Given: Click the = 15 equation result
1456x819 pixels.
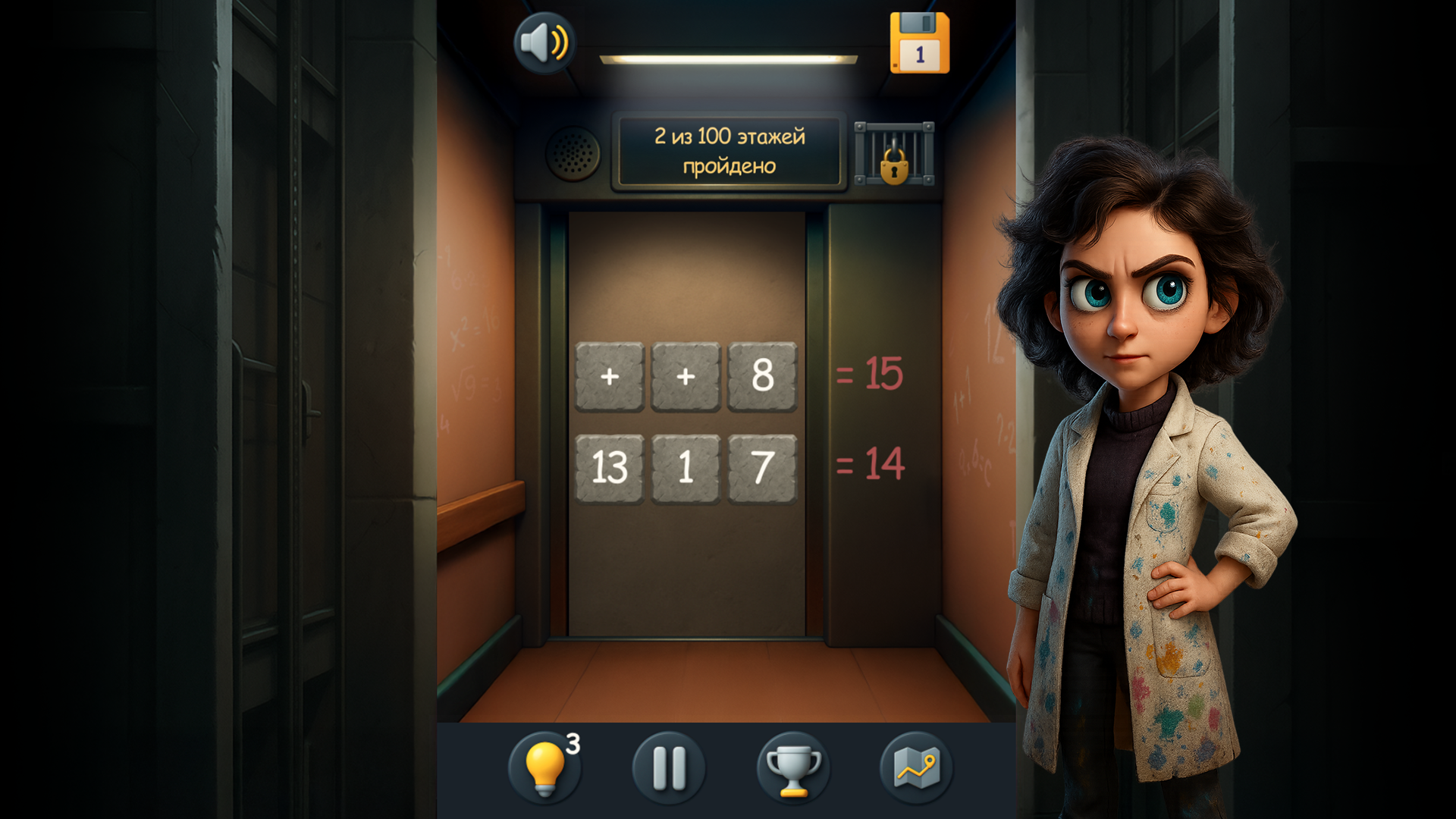Looking at the screenshot, I should pyautogui.click(x=871, y=372).
